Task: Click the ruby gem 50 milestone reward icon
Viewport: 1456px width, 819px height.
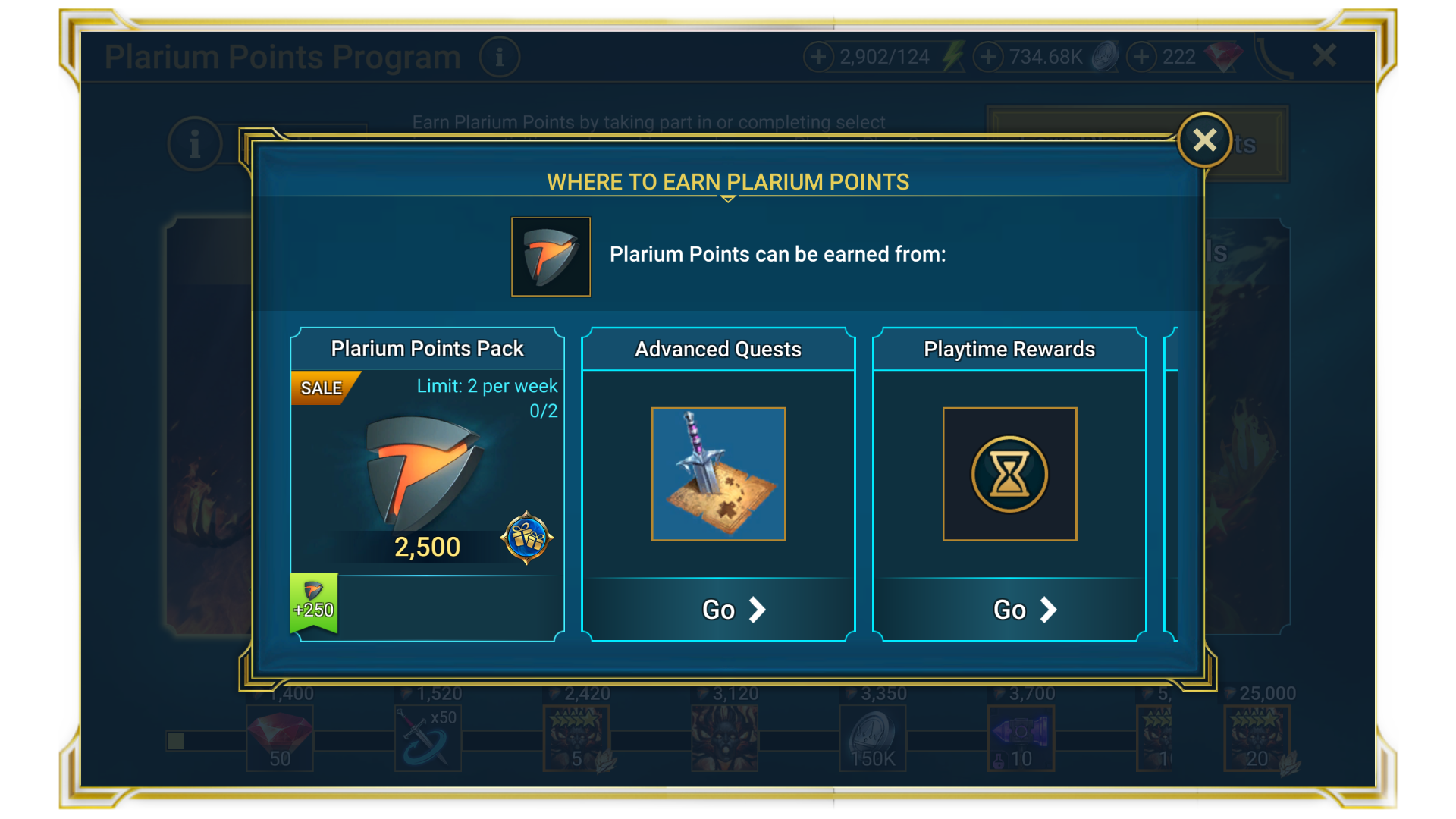Action: click(279, 737)
